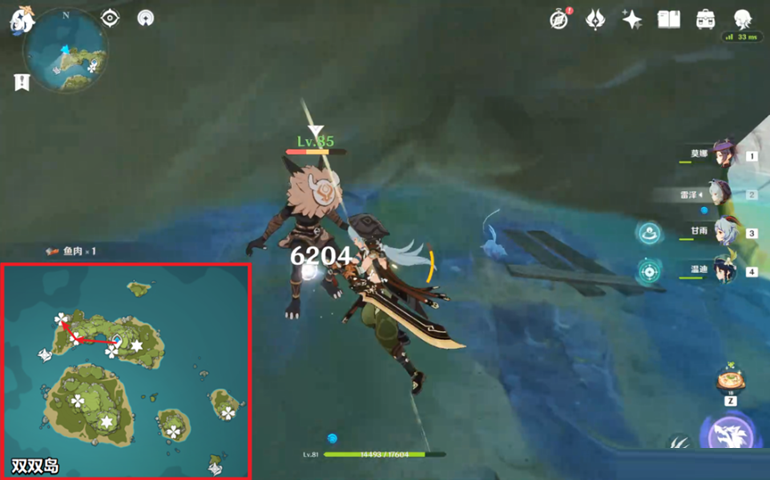Switch to party member 甘雨
Screen dimensions: 770x480
click(x=723, y=232)
